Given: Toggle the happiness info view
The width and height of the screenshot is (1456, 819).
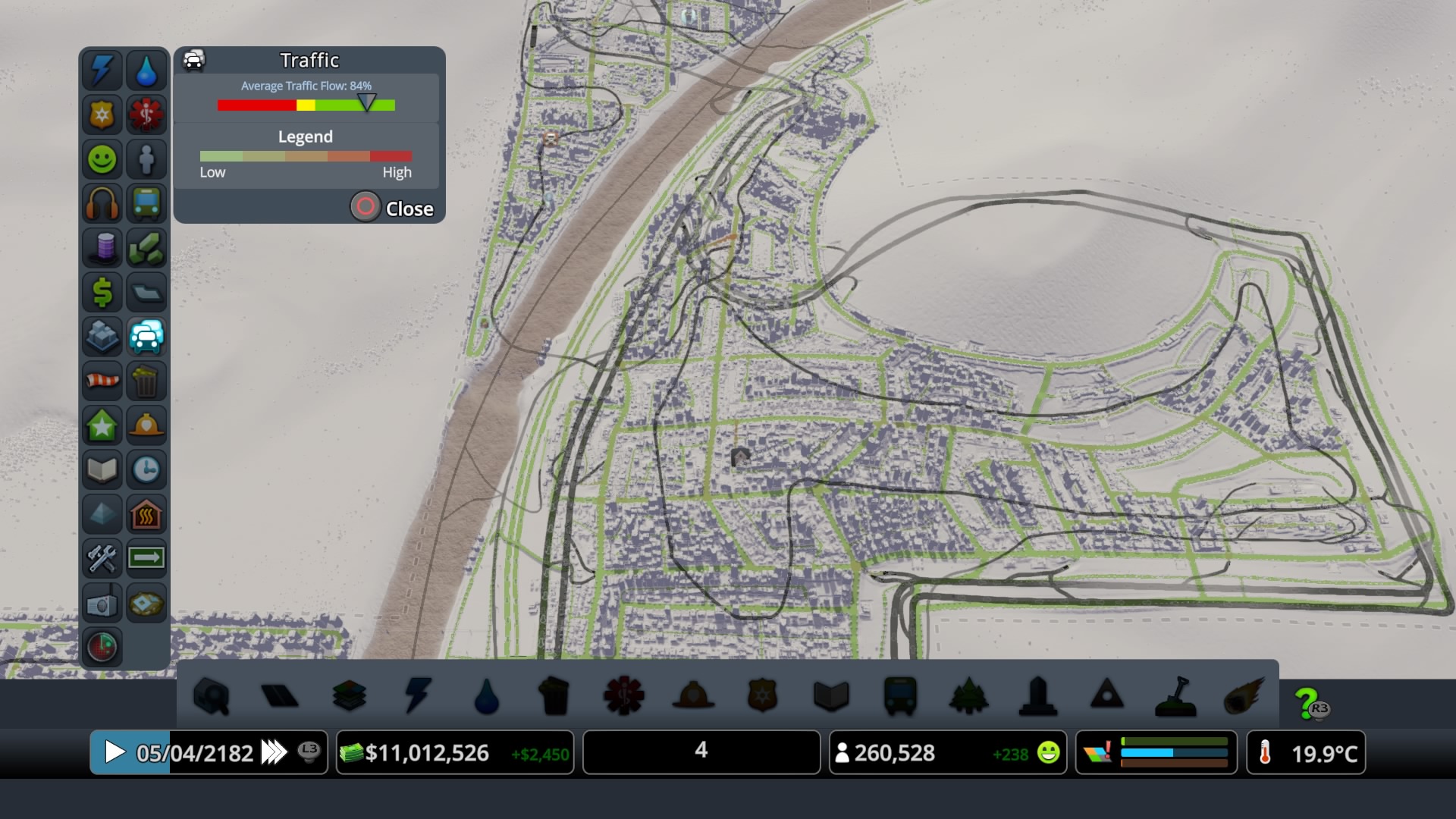Looking at the screenshot, I should coord(102,159).
